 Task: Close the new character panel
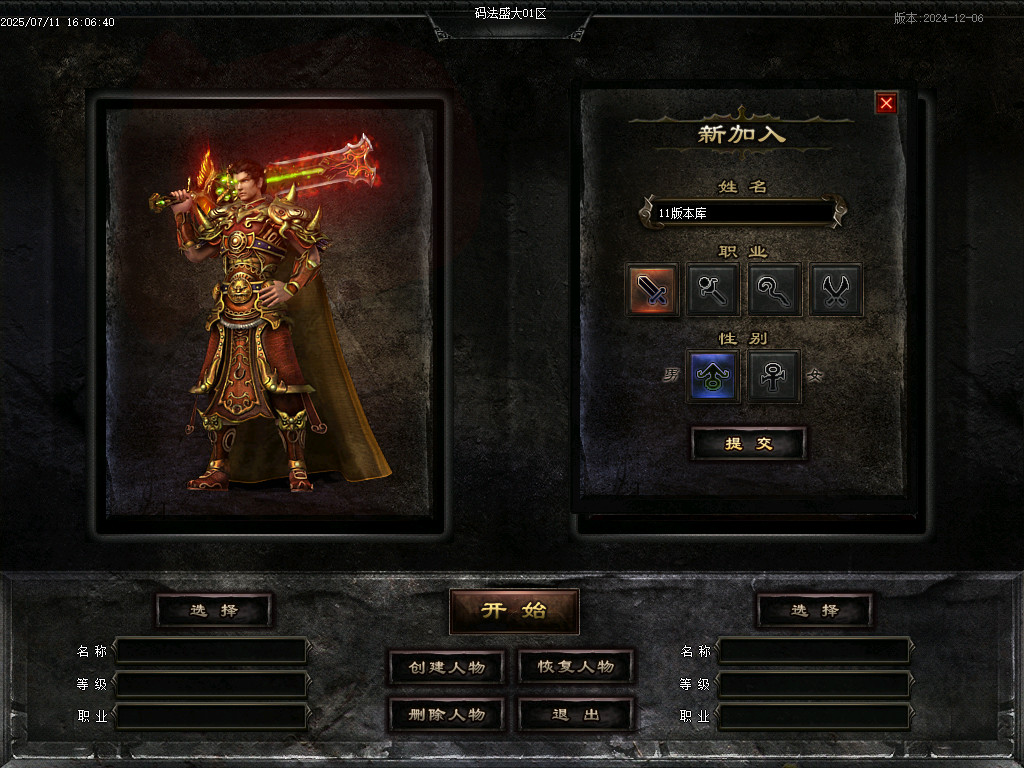click(x=886, y=103)
